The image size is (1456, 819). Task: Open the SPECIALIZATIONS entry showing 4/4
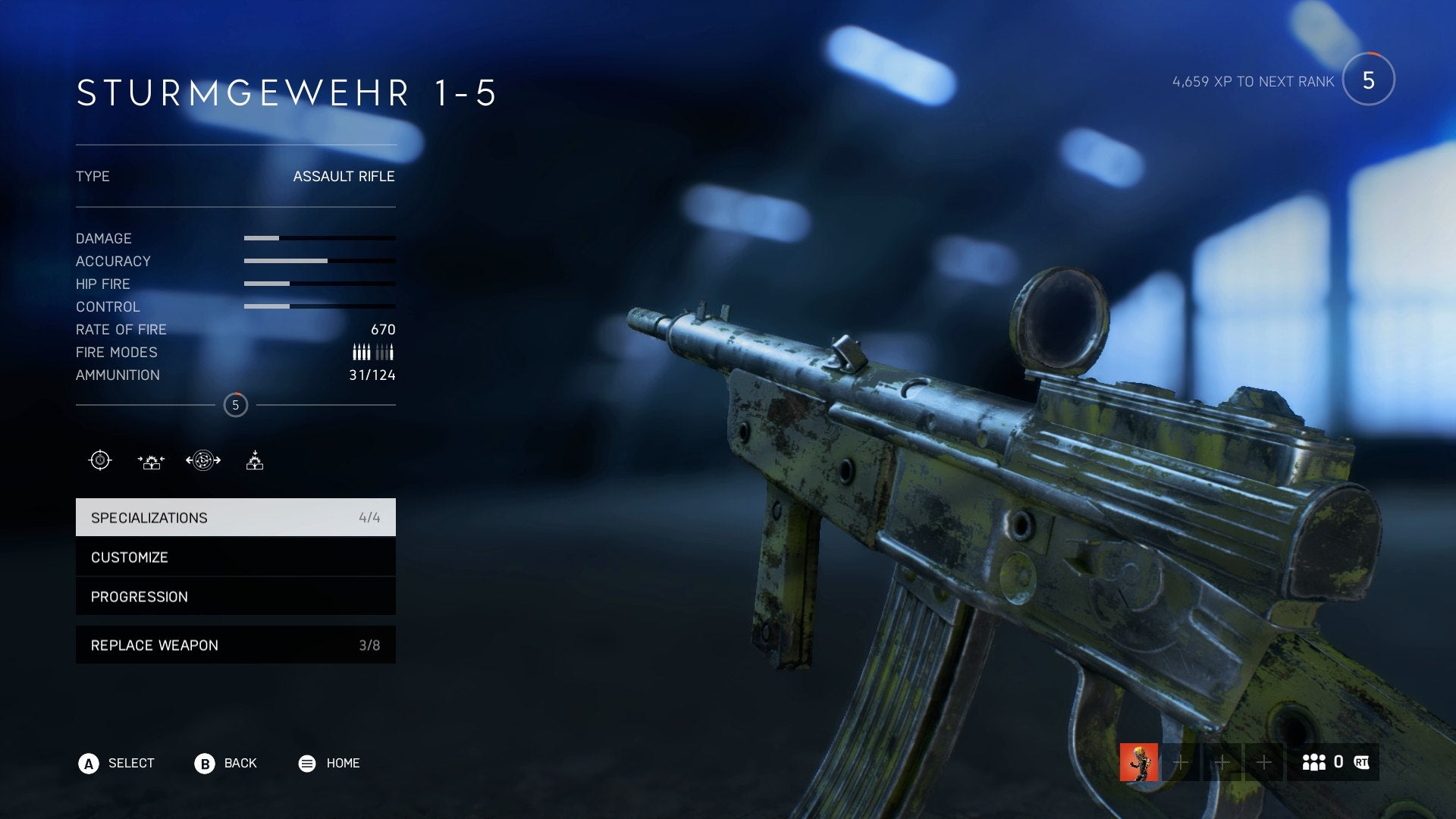pos(235,517)
